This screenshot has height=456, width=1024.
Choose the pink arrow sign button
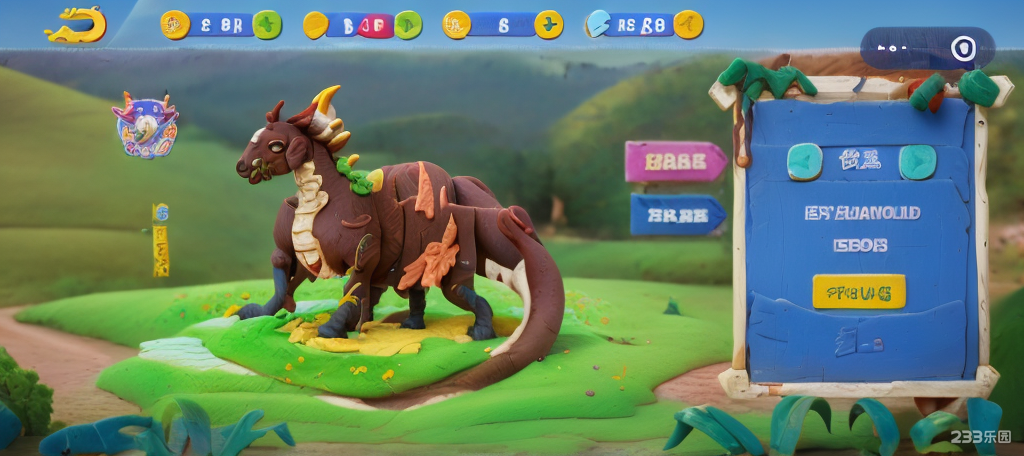click(x=674, y=161)
